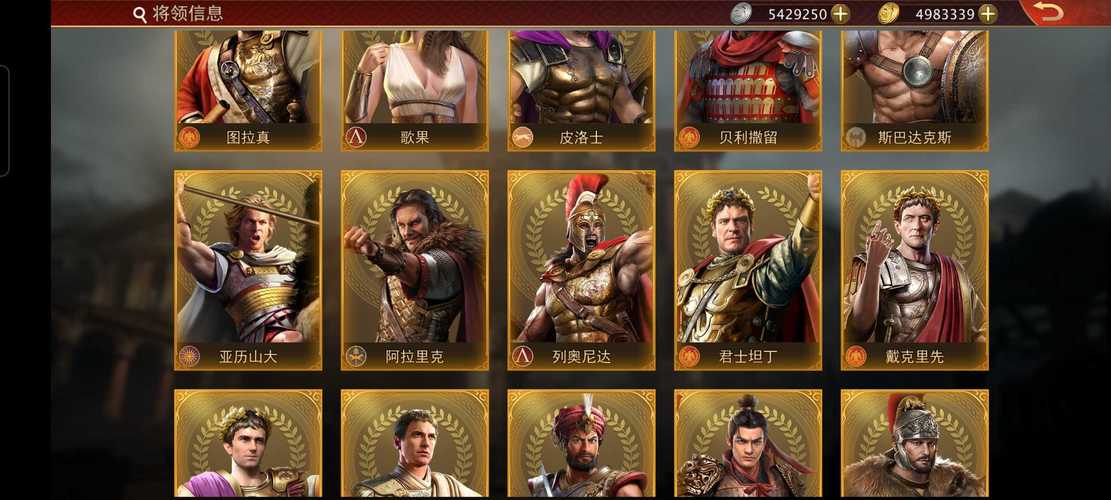Image resolution: width=1111 pixels, height=500 pixels.
Task: Open the 皮洛士 general card
Action: (581, 90)
